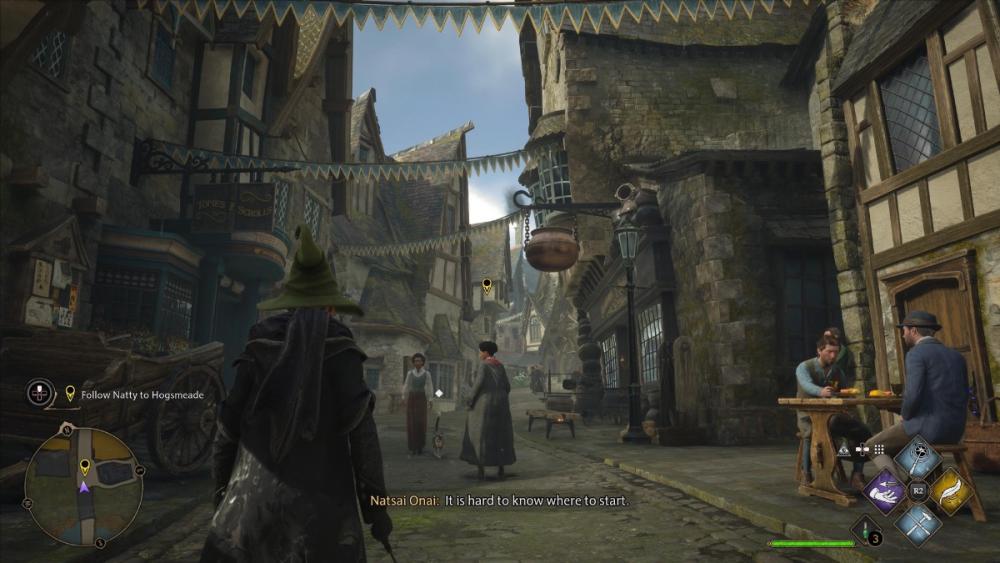Open the dotted grid spell set icon
This screenshot has height=563, width=1000.
(x=879, y=450)
